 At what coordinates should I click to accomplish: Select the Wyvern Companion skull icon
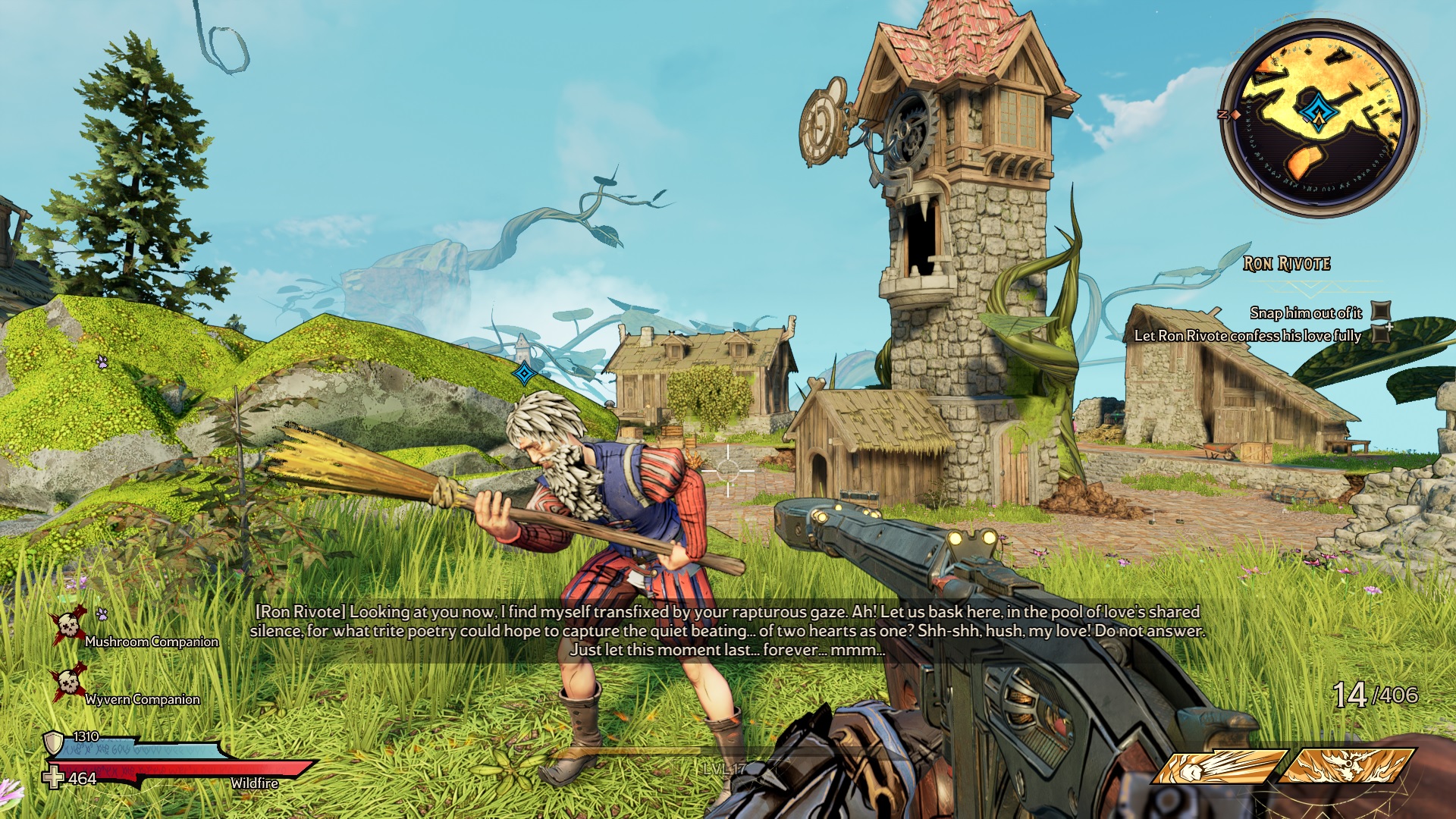click(68, 682)
